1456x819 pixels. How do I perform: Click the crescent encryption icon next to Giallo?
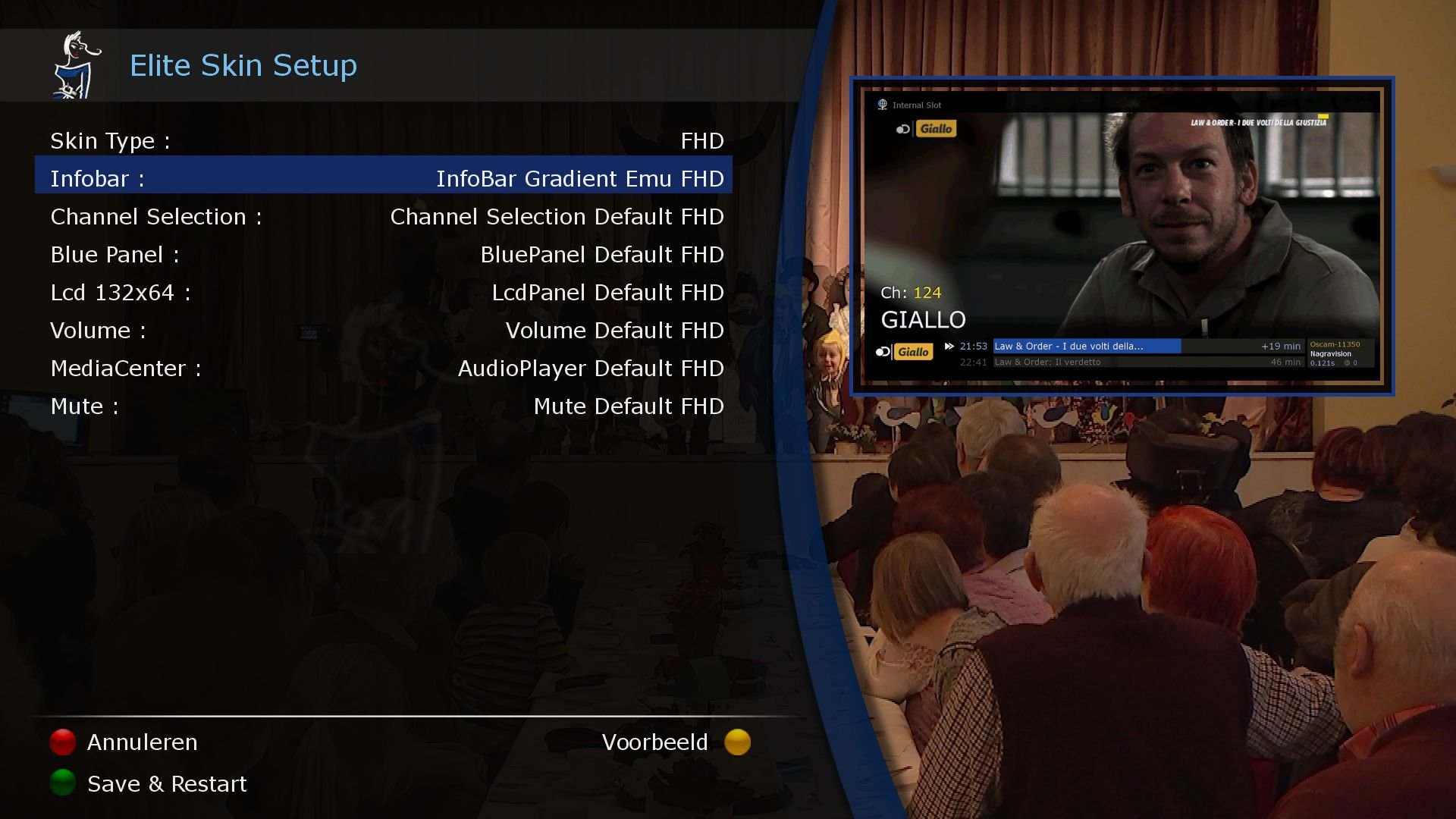902,129
